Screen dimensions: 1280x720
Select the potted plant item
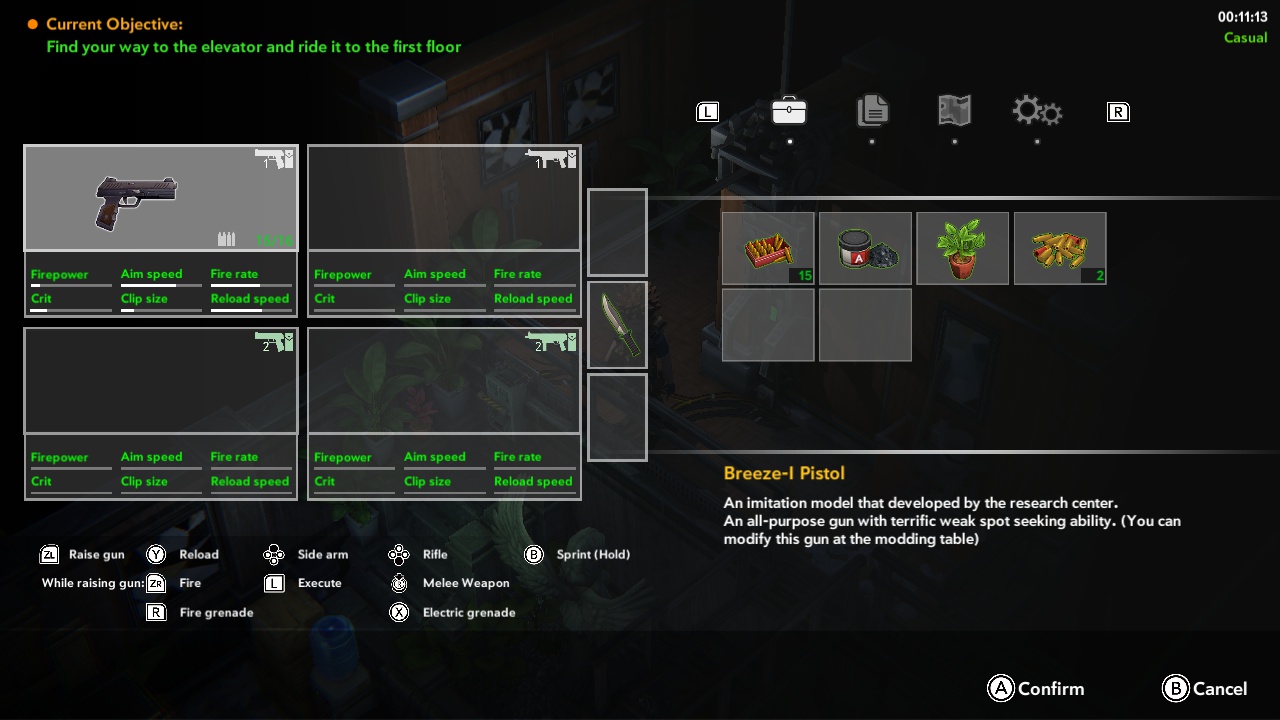(962, 248)
